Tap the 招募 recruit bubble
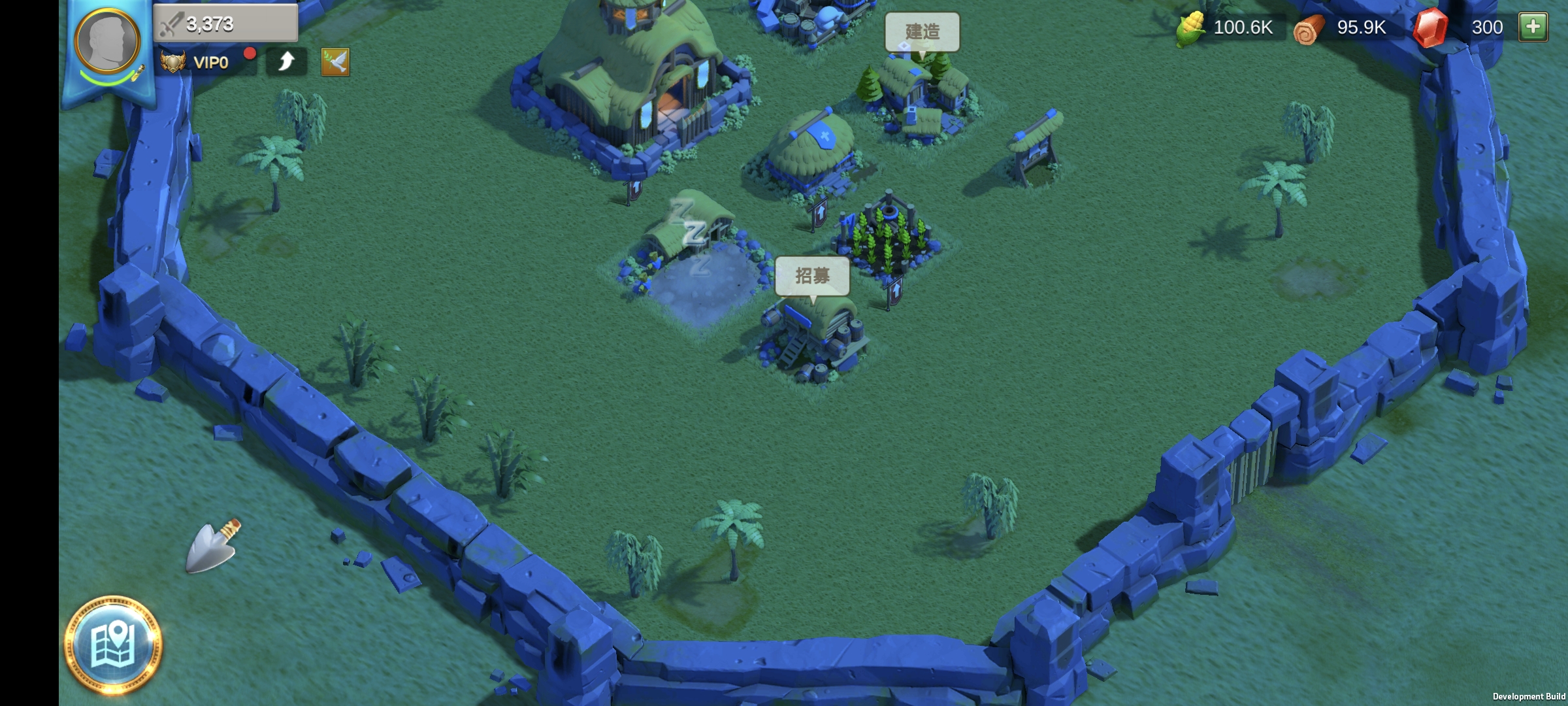 coord(812,276)
